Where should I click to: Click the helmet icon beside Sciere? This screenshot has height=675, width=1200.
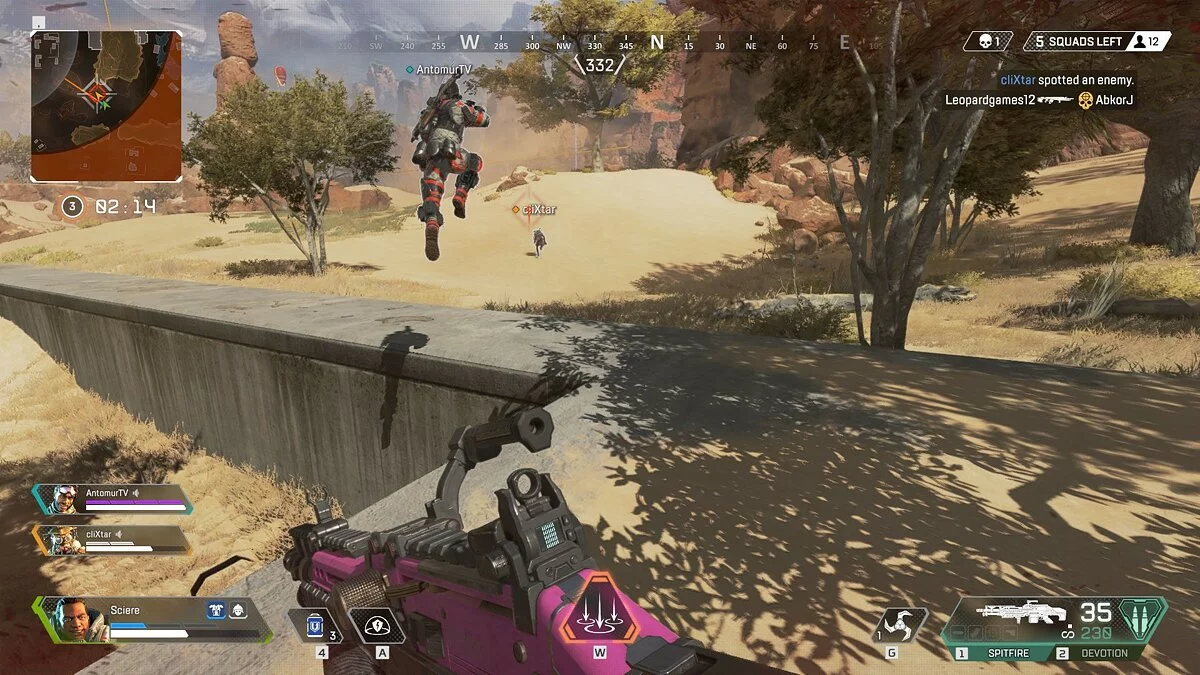coord(238,610)
